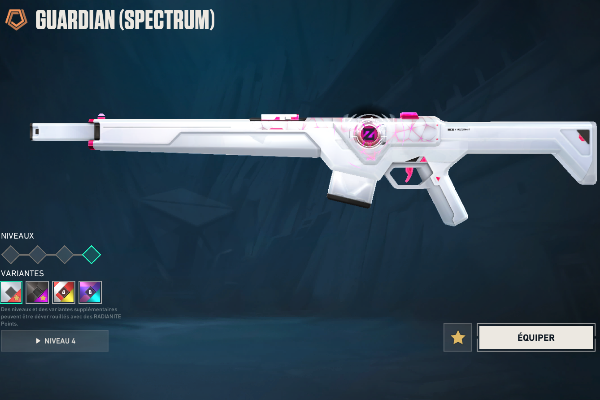Image resolution: width=600 pixels, height=400 pixels.
Task: Select the teal highlighted level diamond
Action: tap(91, 254)
